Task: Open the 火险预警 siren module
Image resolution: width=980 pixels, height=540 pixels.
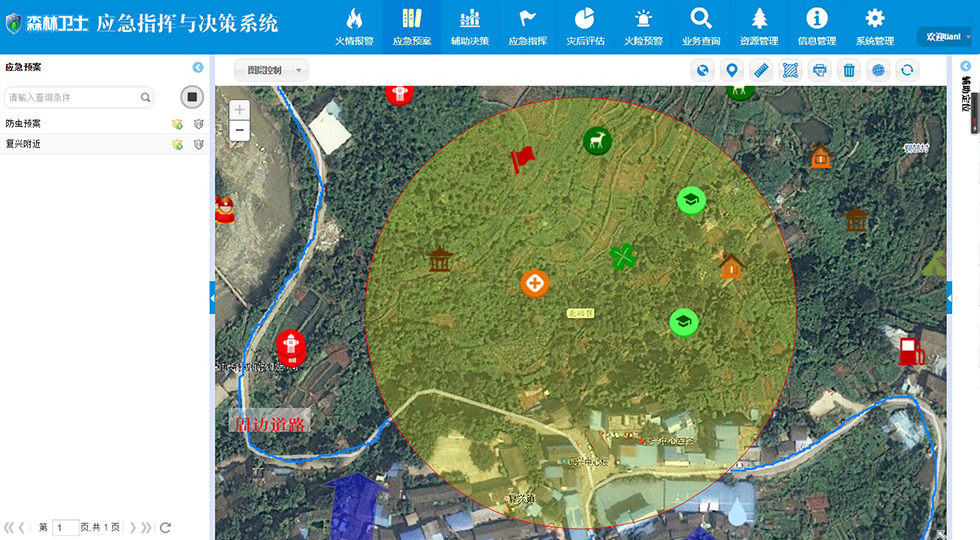Action: tap(643, 26)
